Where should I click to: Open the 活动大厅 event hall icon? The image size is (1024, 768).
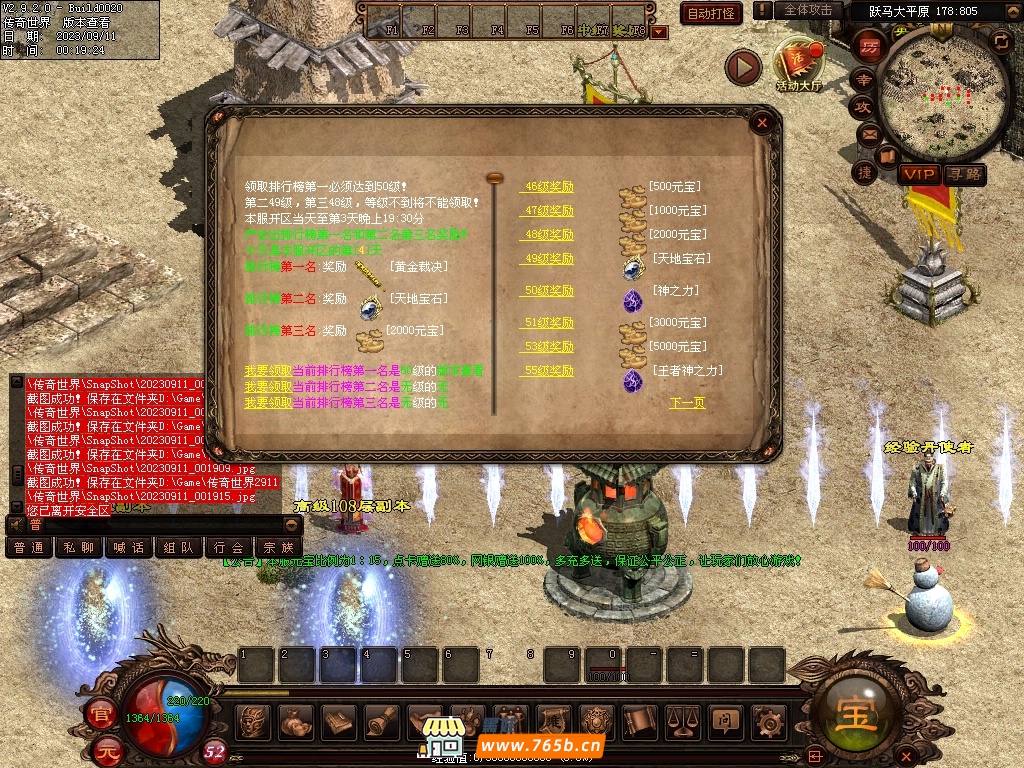point(799,66)
